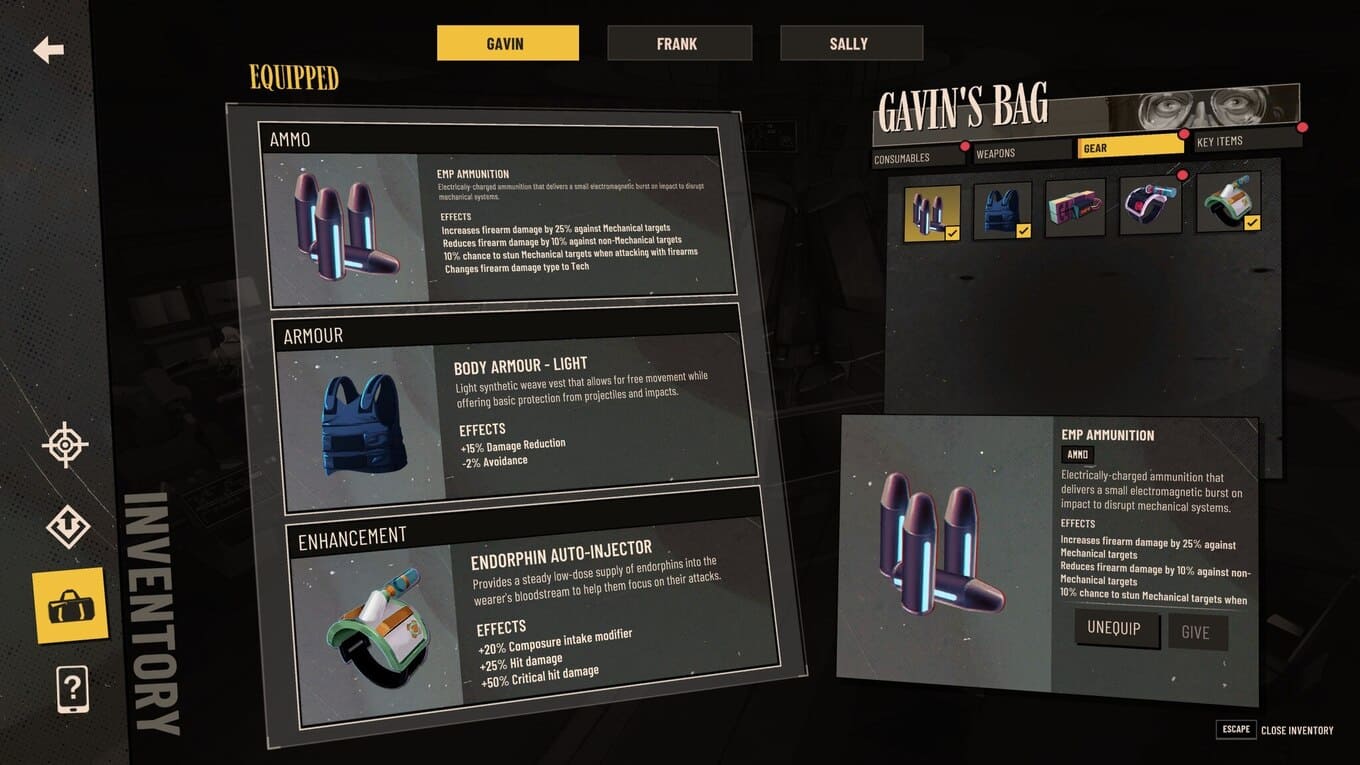Click the Give button

(1196, 632)
